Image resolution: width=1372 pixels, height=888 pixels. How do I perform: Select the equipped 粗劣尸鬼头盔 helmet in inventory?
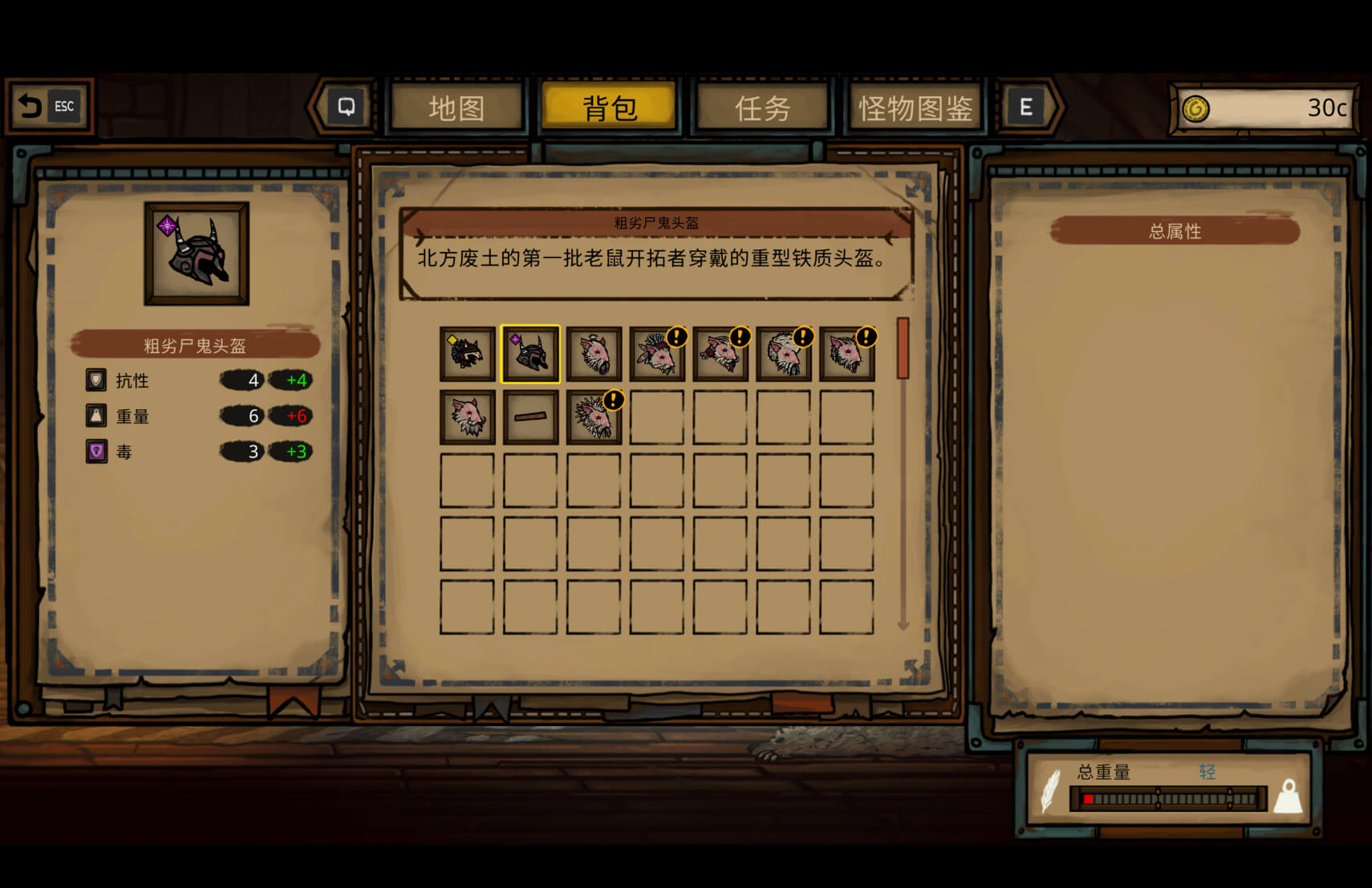click(x=530, y=353)
